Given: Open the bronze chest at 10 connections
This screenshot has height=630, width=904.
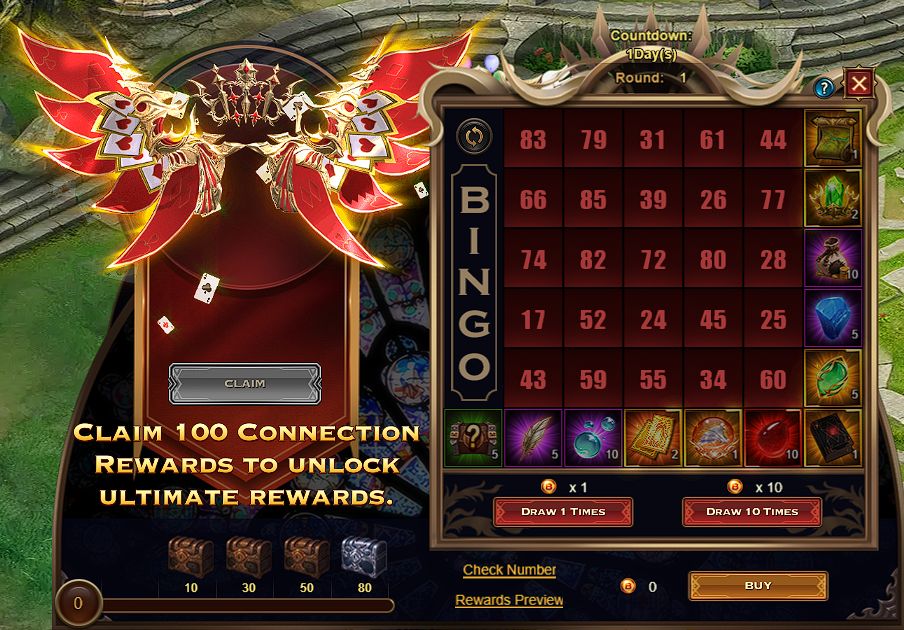Looking at the screenshot, I should (191, 557).
